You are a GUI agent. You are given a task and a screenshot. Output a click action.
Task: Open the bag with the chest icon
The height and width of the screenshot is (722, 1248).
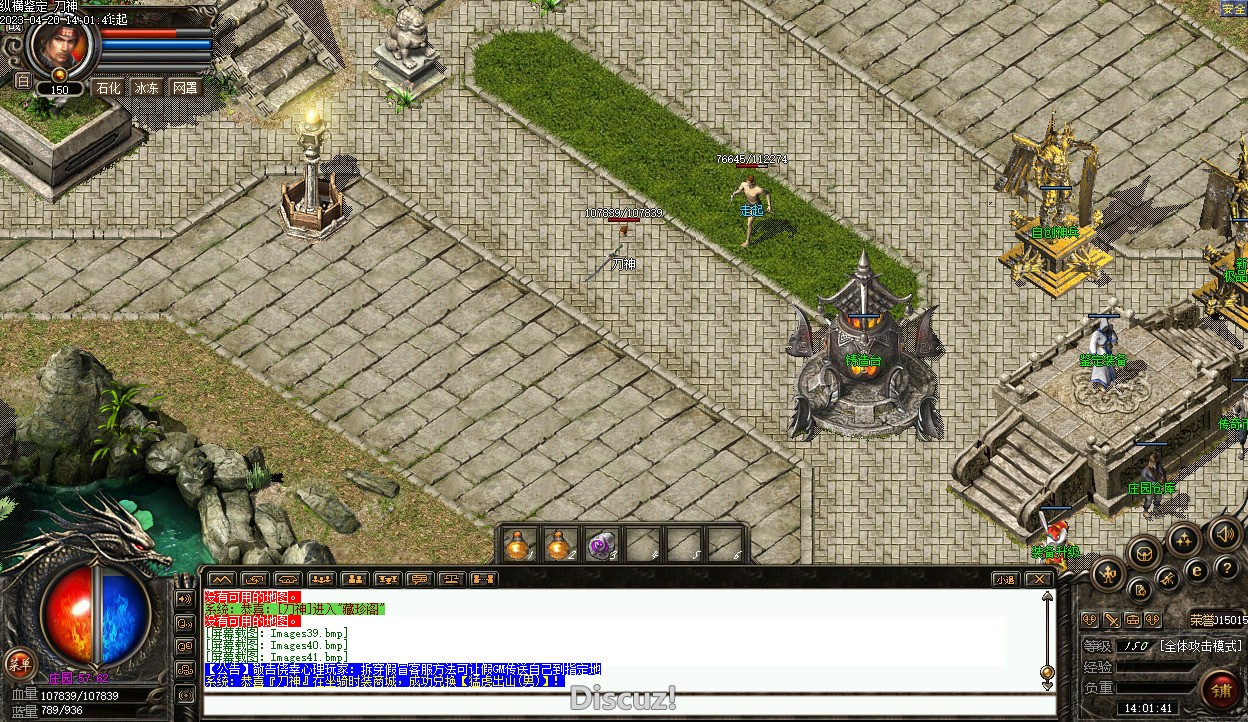[1145, 551]
